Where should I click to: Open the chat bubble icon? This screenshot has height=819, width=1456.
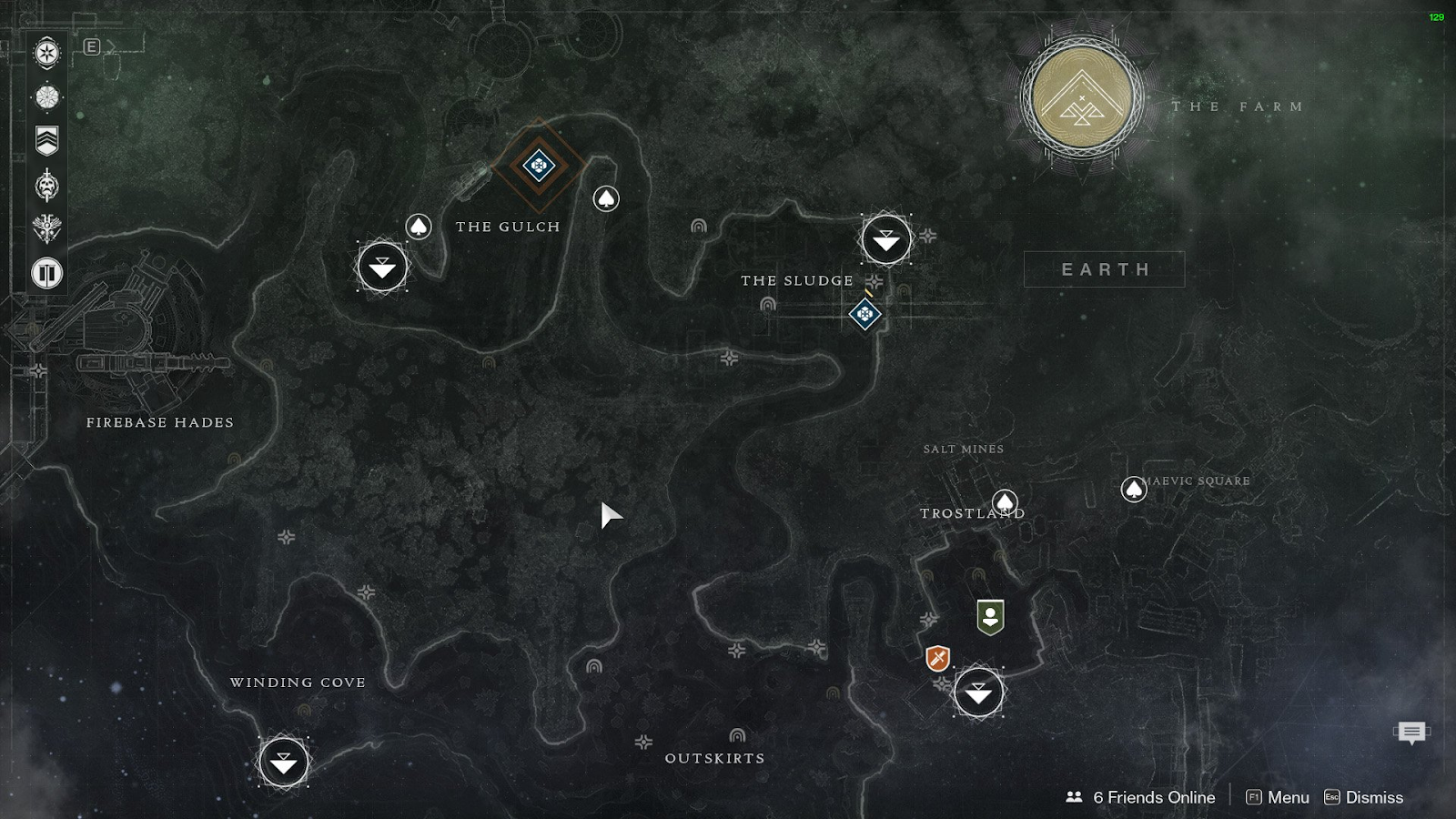point(1411,732)
